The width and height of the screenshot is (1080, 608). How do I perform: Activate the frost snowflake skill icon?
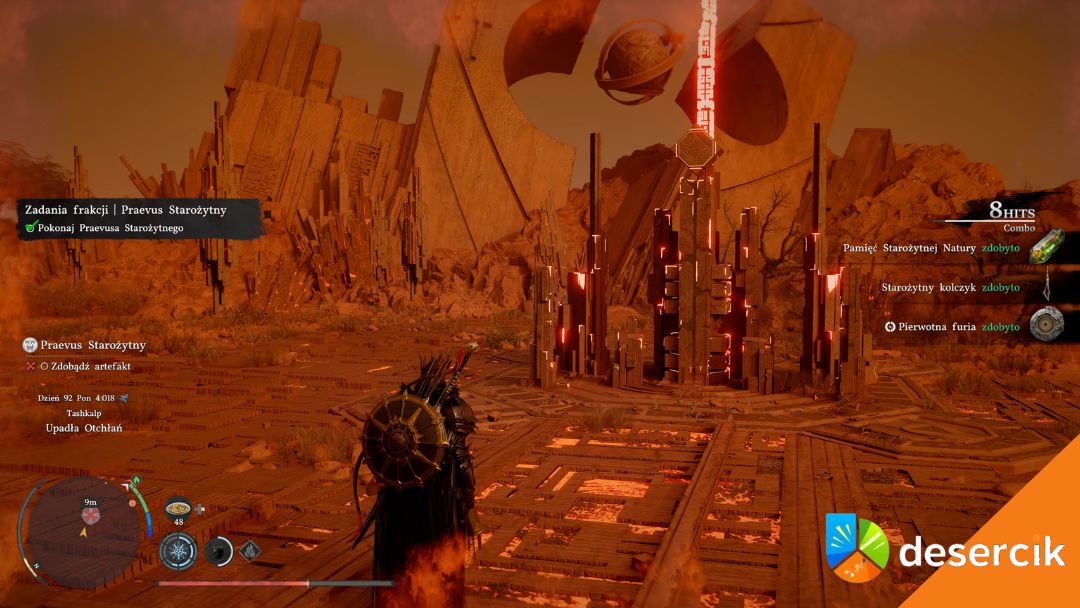click(x=178, y=551)
